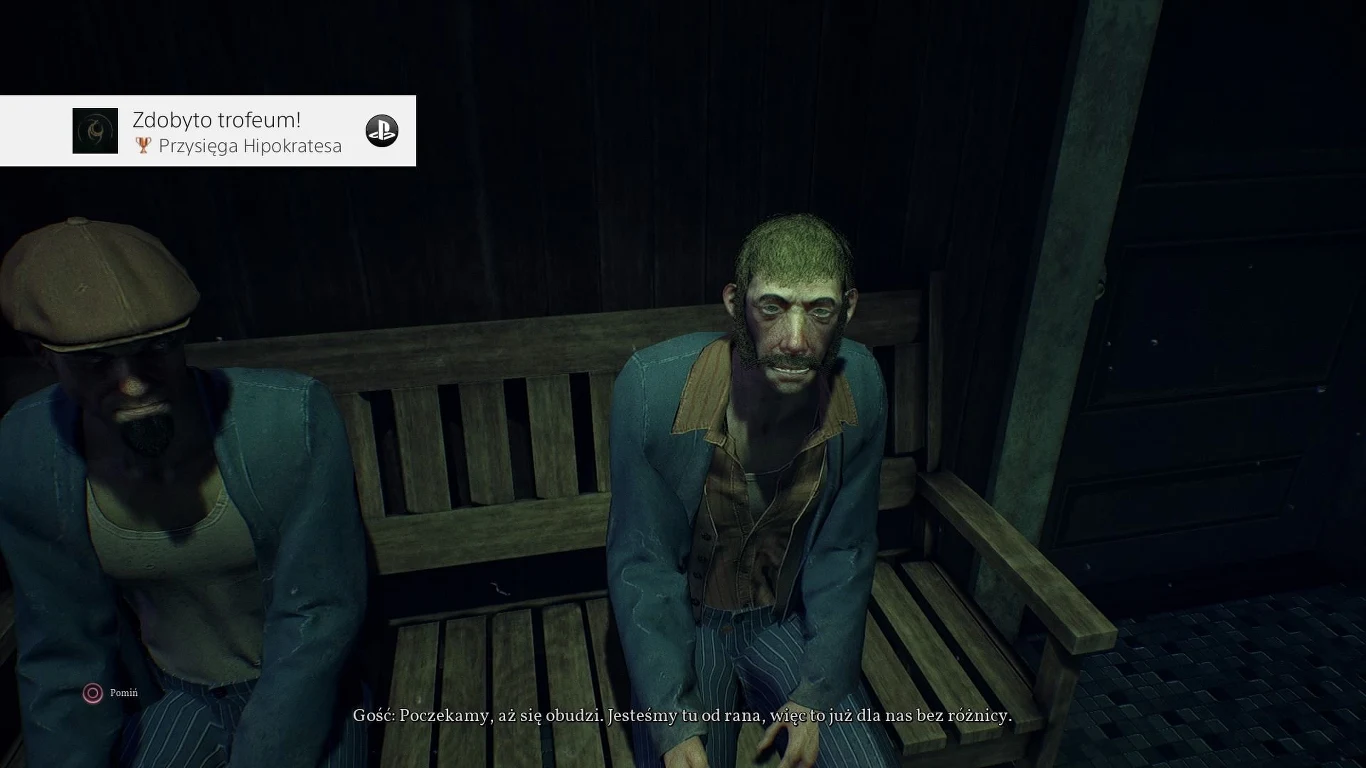Click the Vampyr game icon in the trophy notification
The image size is (1366, 768).
(95, 130)
